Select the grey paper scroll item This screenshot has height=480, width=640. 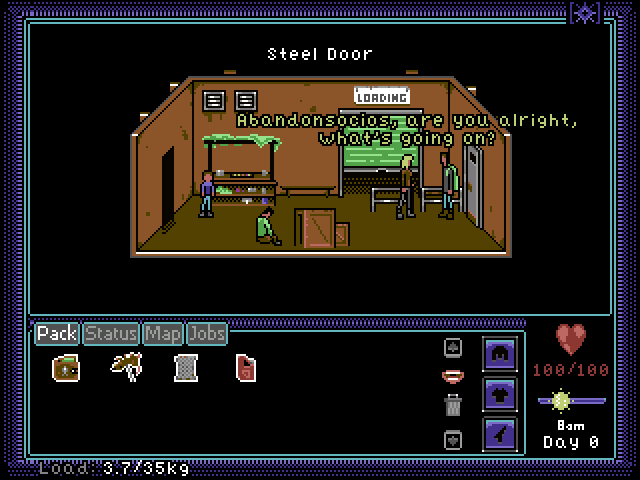click(x=184, y=367)
